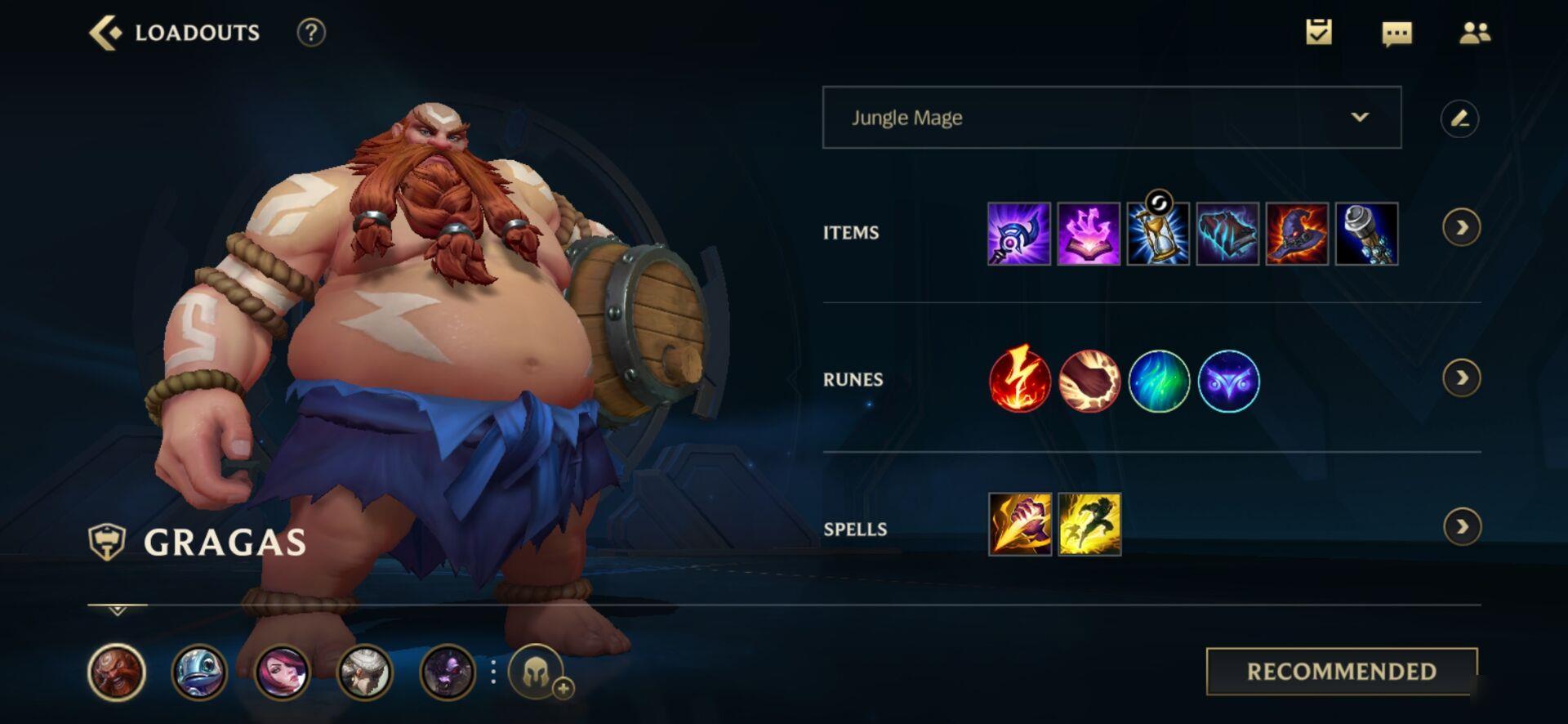Screen dimensions: 1568x724
Task: Choose the Fizz champion portrait
Action: [198, 673]
